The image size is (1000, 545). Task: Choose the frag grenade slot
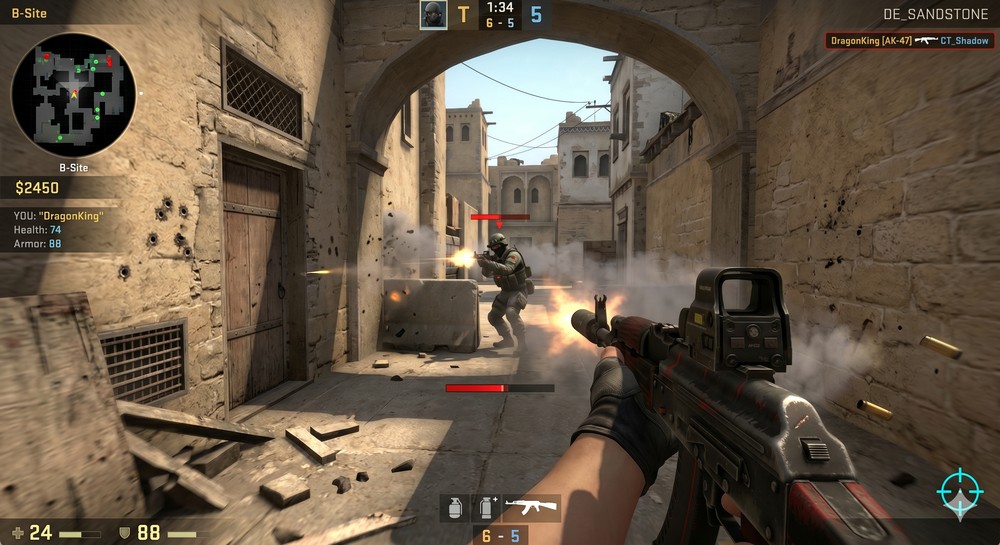[454, 507]
